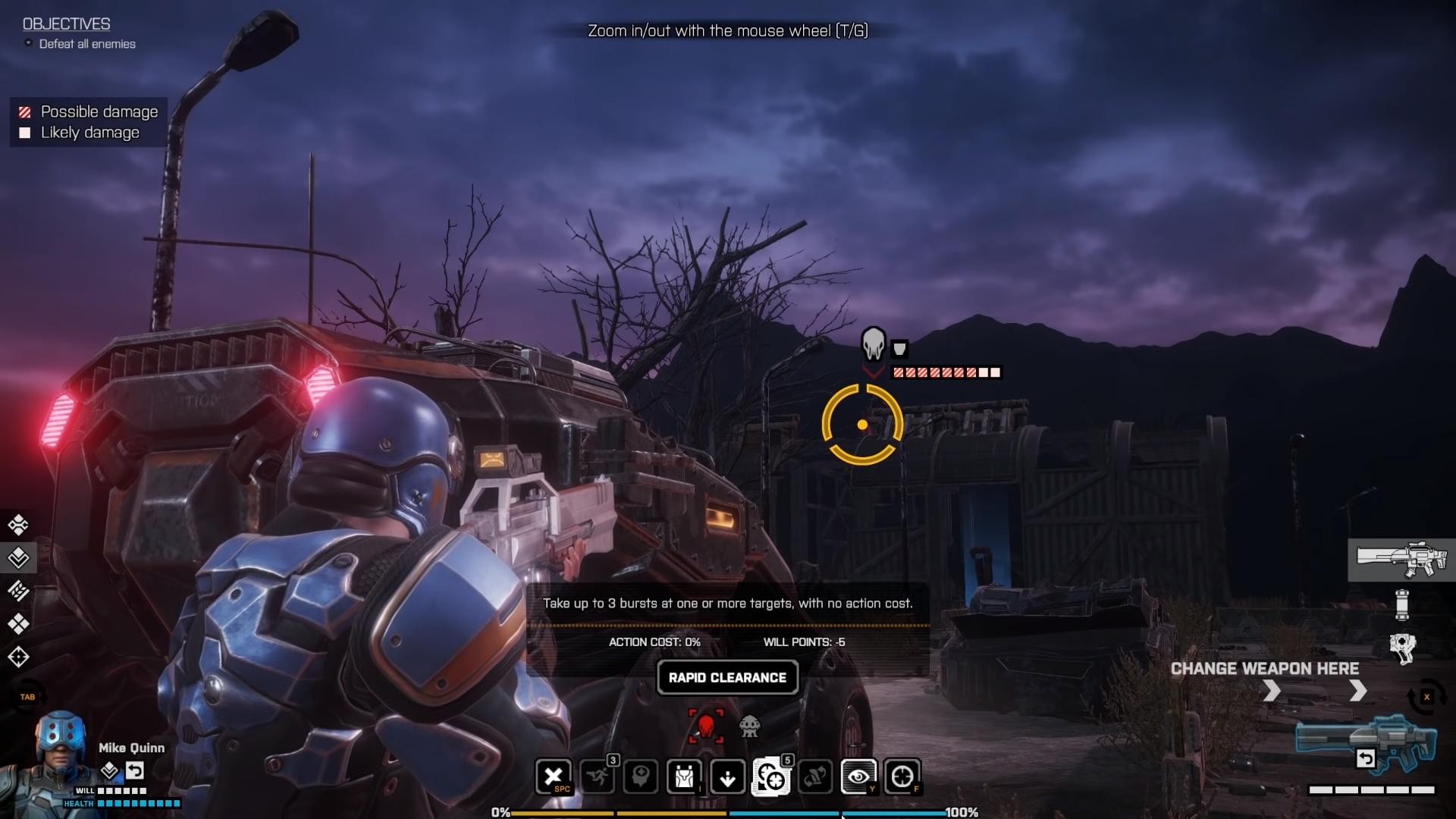The image size is (1456, 819).
Task: Activate the running gunman dash ability
Action: tap(597, 777)
